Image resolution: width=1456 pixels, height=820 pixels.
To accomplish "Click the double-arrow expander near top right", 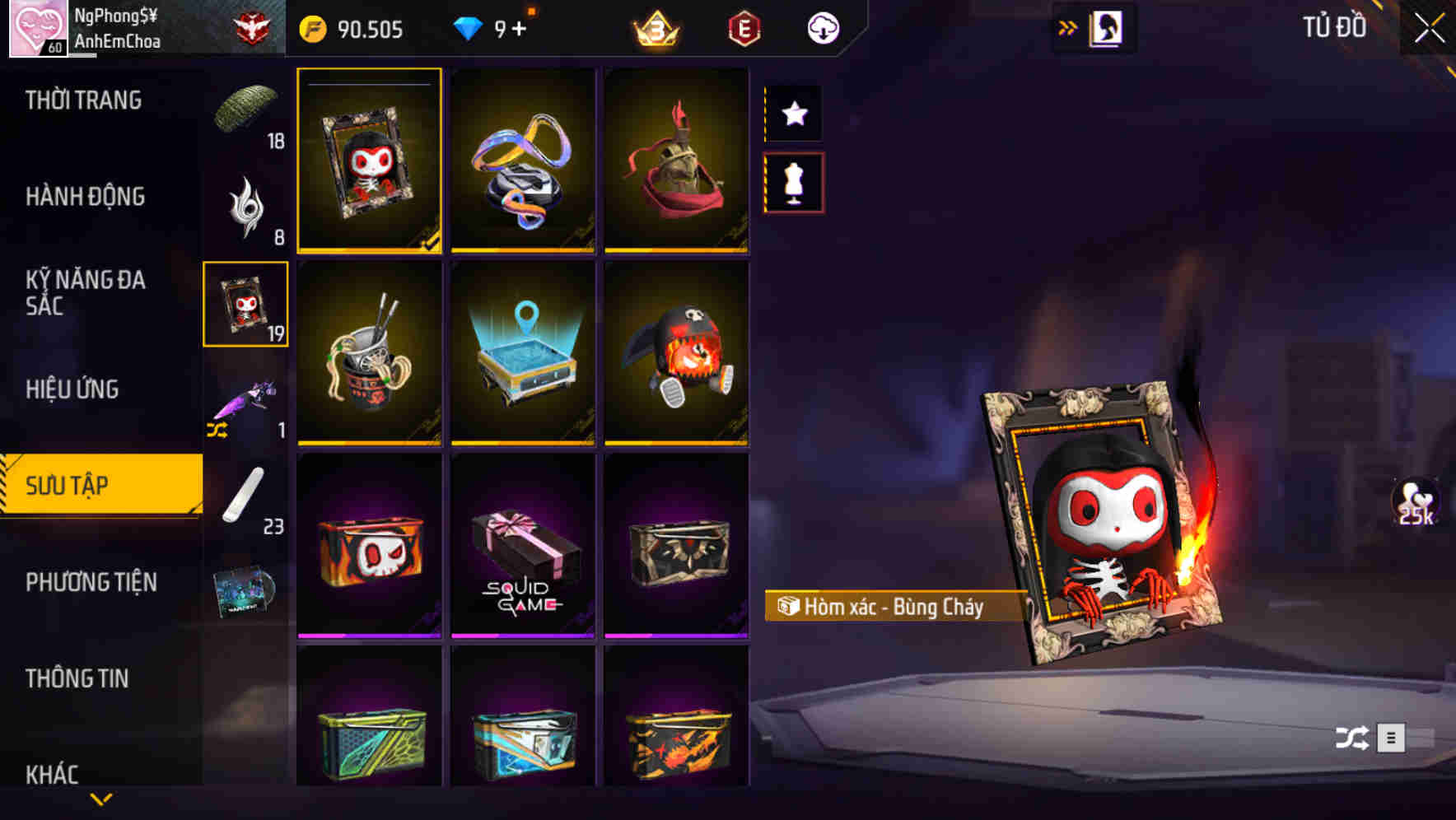I will pos(1066,26).
